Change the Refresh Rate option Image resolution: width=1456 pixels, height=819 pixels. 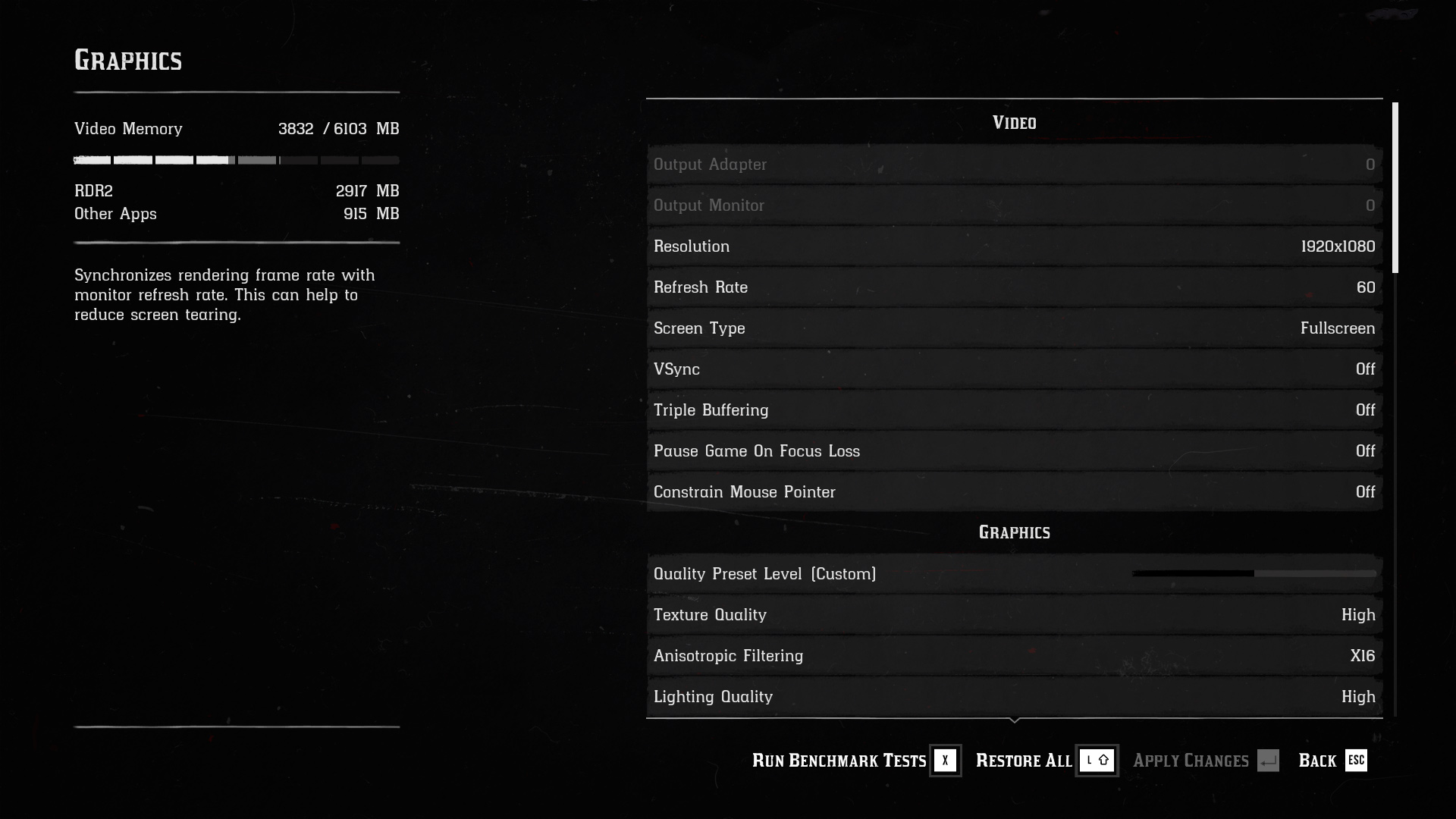click(1014, 287)
